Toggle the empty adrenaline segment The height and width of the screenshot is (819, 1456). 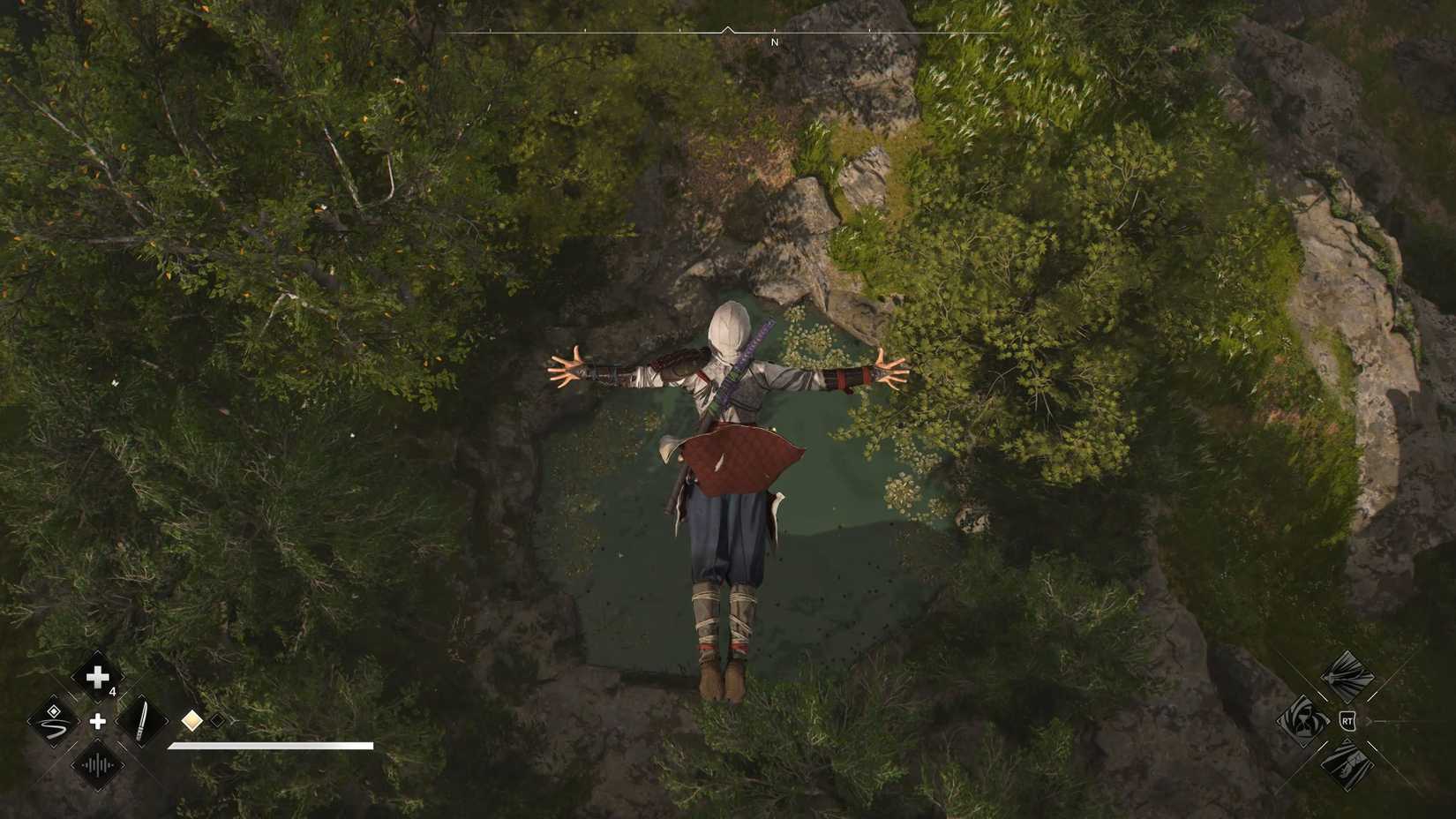click(x=217, y=721)
